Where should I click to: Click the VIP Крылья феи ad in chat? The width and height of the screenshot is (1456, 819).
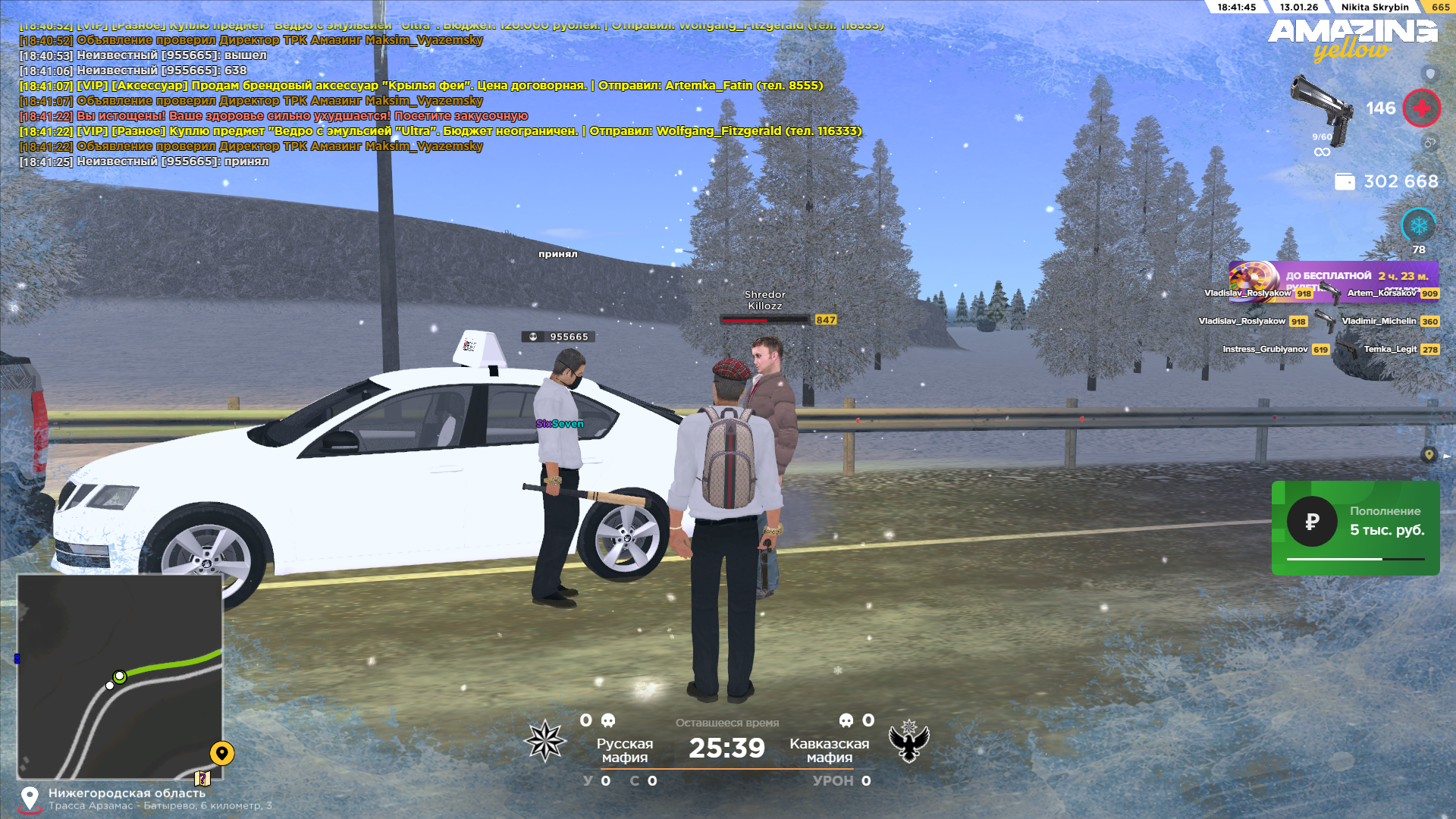(421, 86)
